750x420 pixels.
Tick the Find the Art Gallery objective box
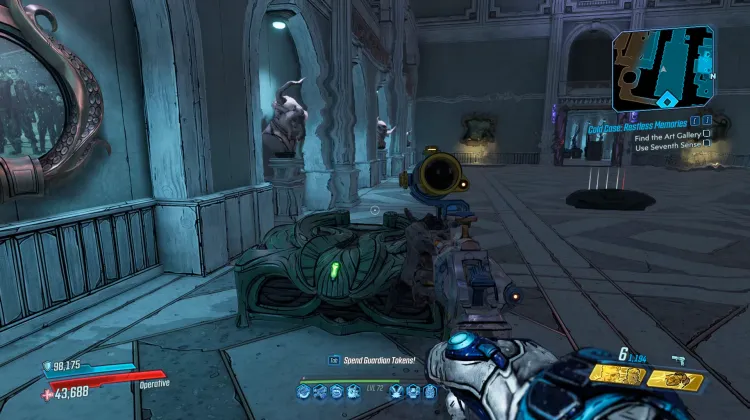pyautogui.click(x=707, y=133)
